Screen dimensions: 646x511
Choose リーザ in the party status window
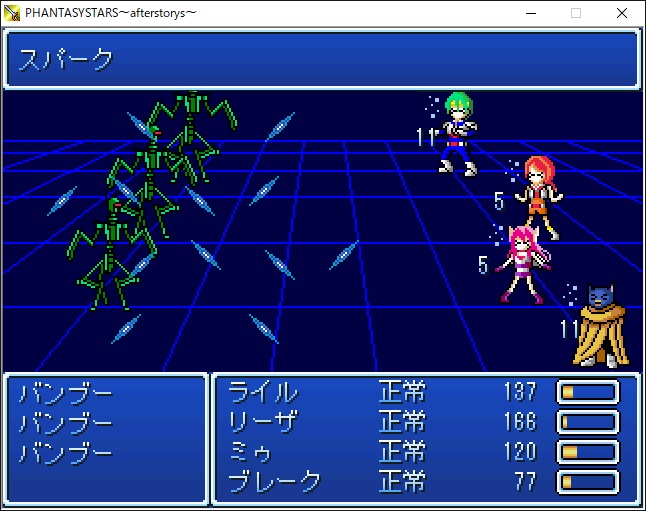pyautogui.click(x=263, y=422)
